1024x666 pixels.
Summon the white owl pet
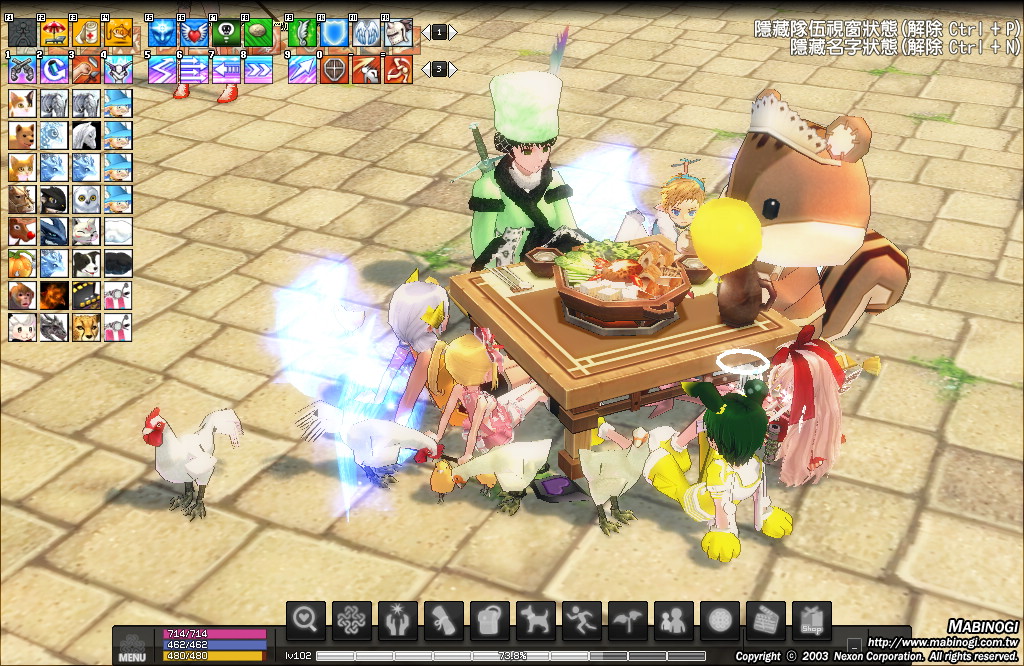pyautogui.click(x=86, y=199)
